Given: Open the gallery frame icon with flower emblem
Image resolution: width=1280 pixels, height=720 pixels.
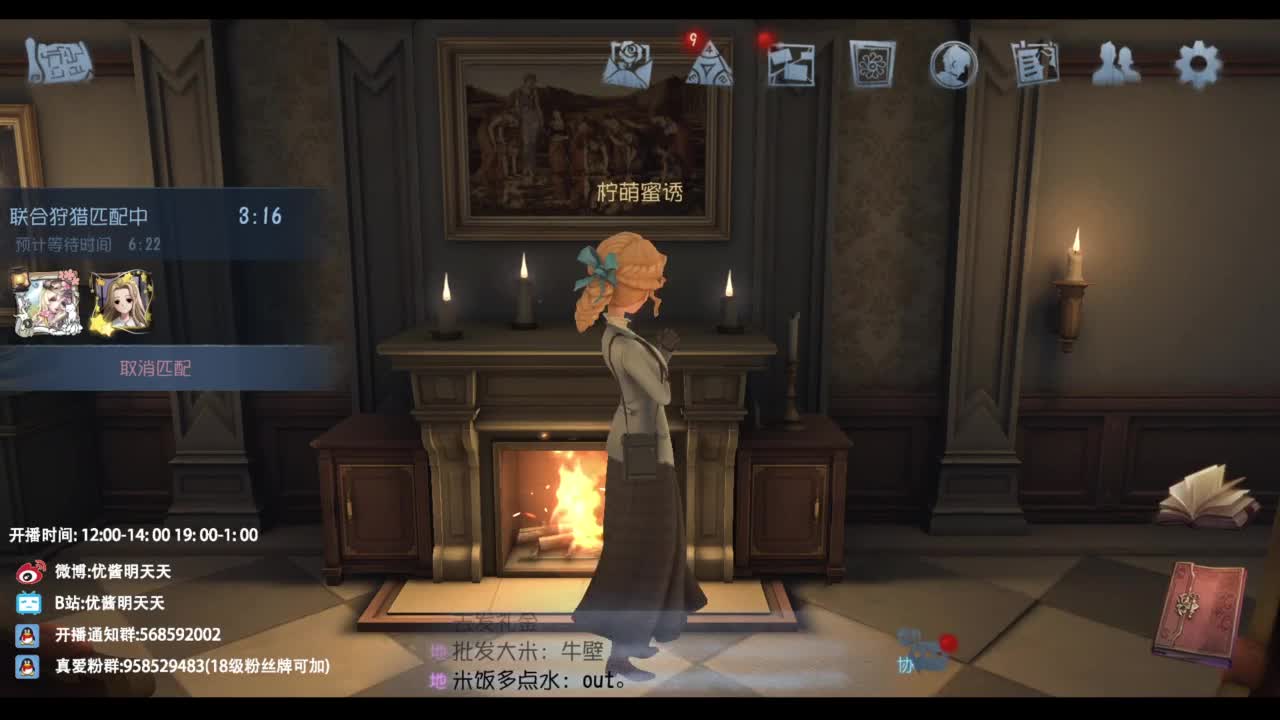Looking at the screenshot, I should 873,62.
